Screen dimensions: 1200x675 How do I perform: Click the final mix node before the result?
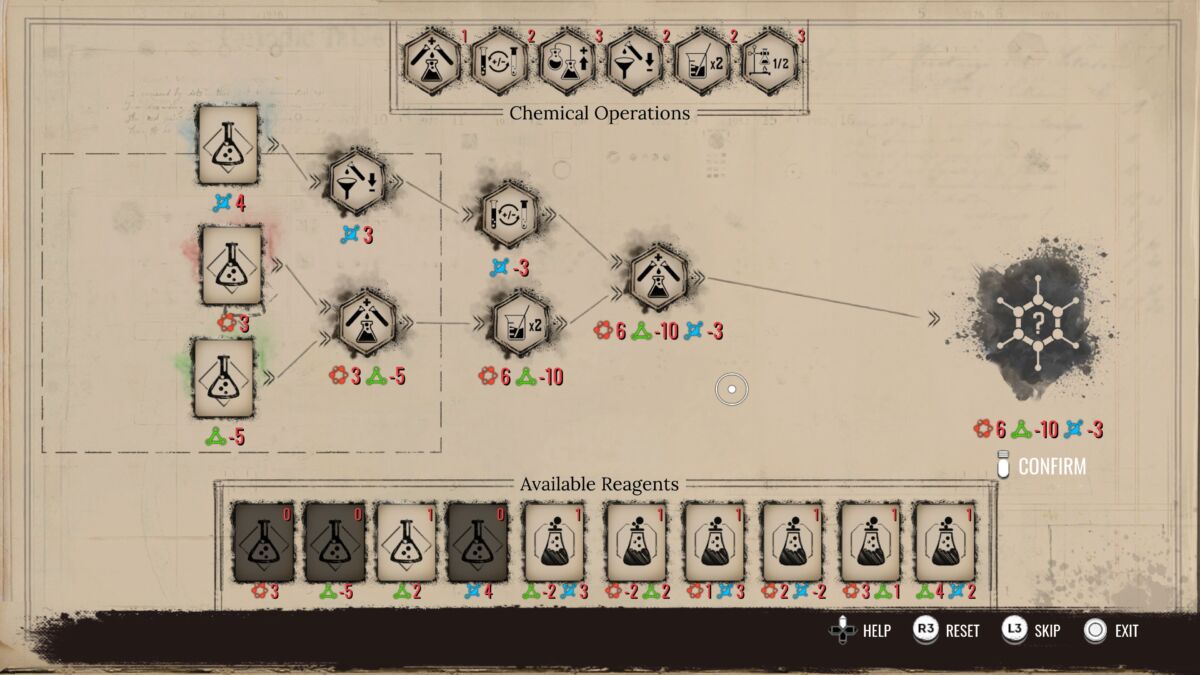tap(657, 277)
